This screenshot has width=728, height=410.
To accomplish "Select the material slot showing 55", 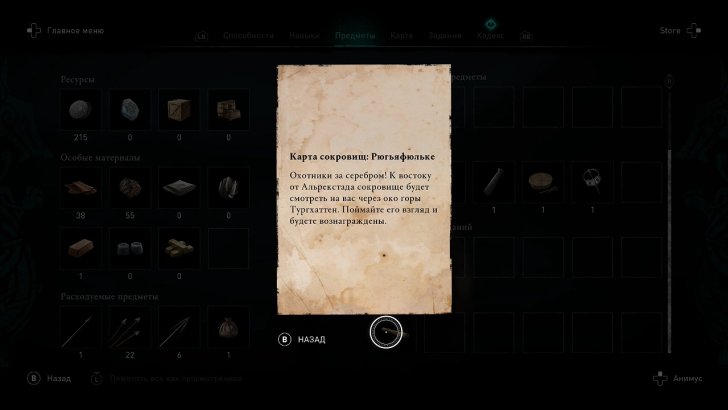I will (129, 187).
